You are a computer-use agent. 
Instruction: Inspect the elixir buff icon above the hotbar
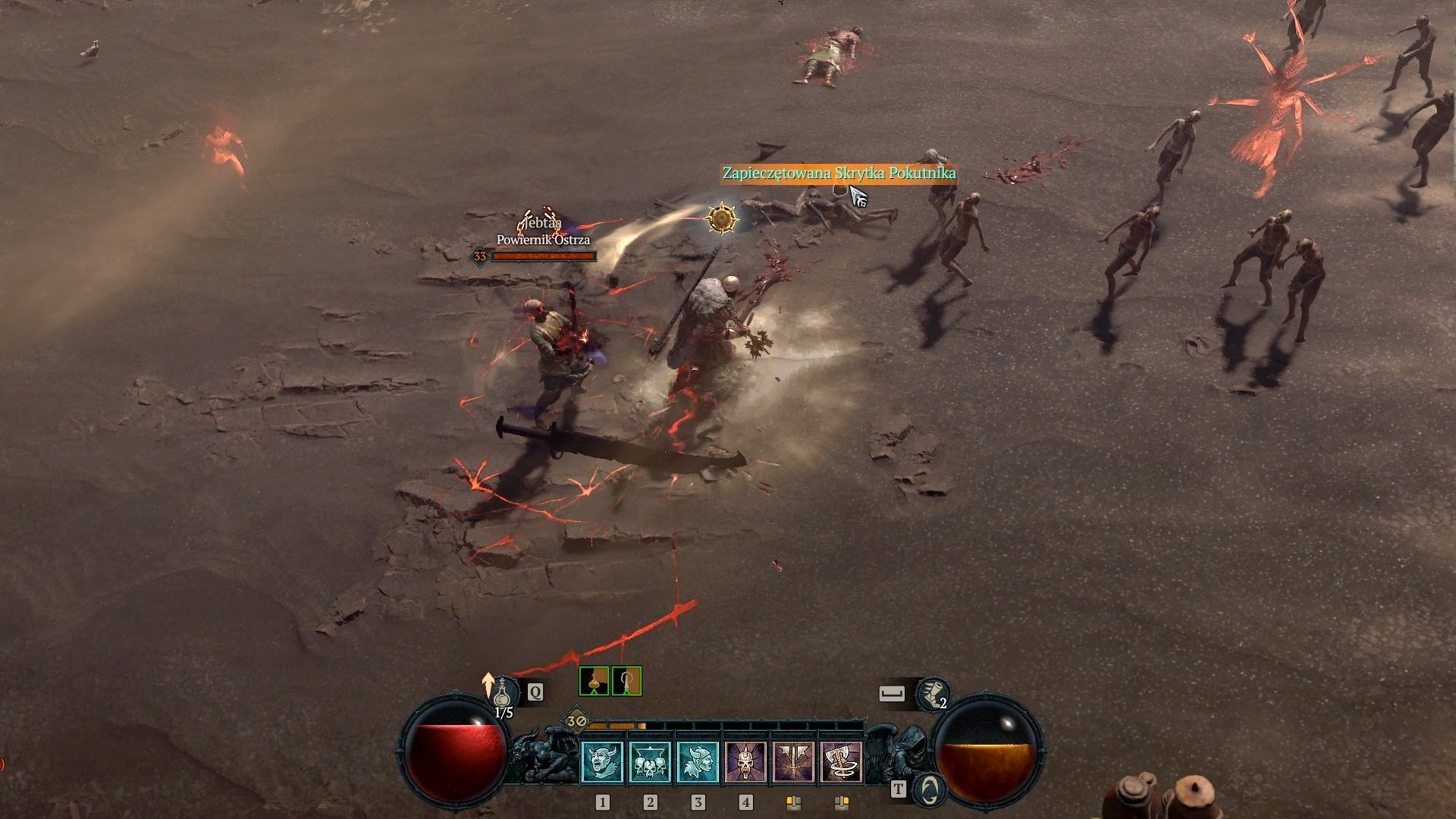point(595,680)
